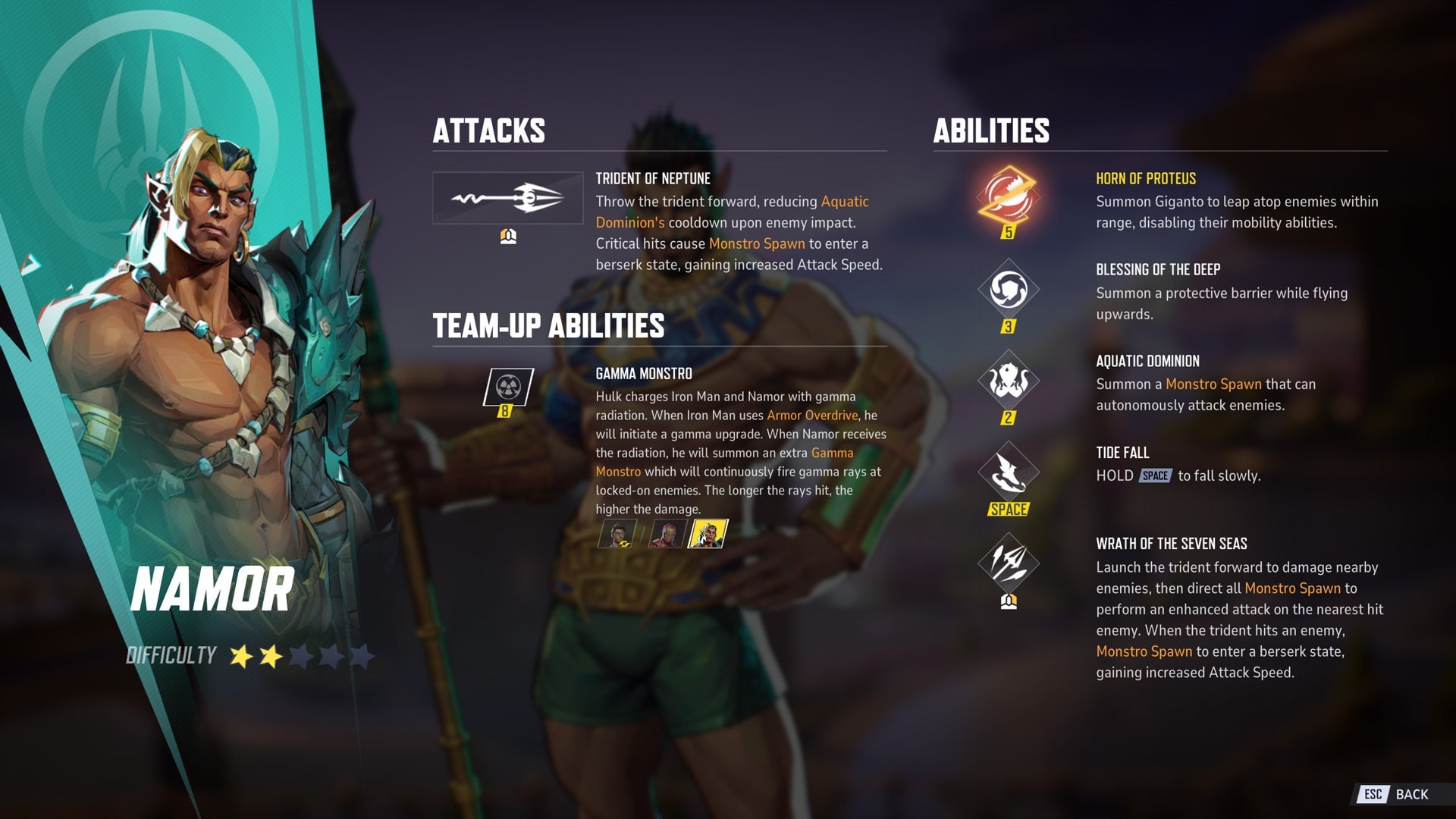Open the ABILITIES section header
This screenshot has width=1456, height=819.
990,132
